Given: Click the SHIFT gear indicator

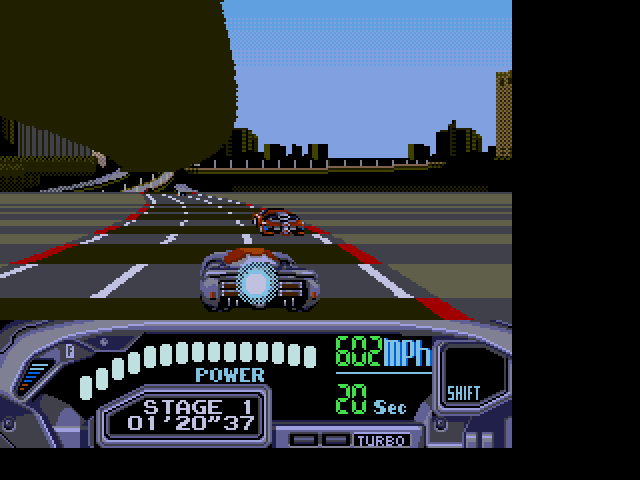Looking at the screenshot, I should coord(462,391).
